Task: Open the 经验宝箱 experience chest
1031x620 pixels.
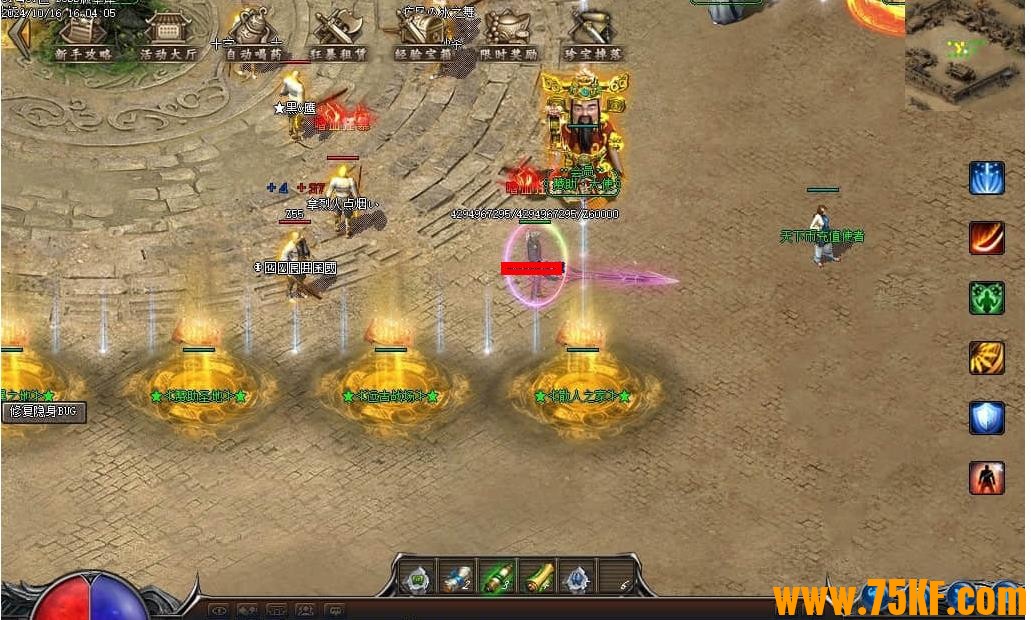Action: tap(424, 38)
